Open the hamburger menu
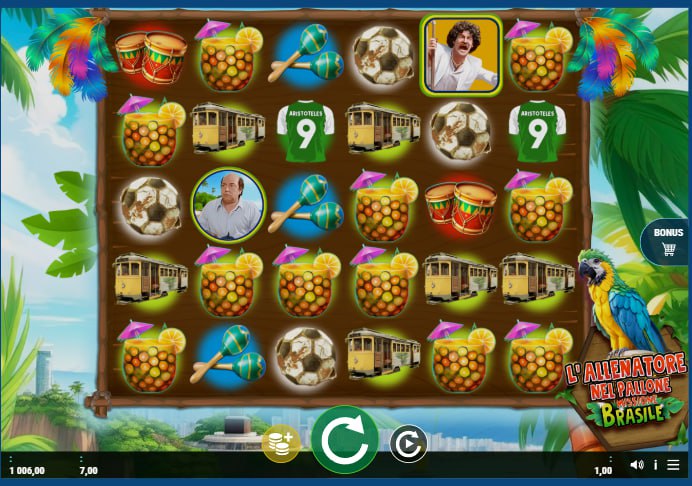692x486 pixels. pyautogui.click(x=674, y=465)
